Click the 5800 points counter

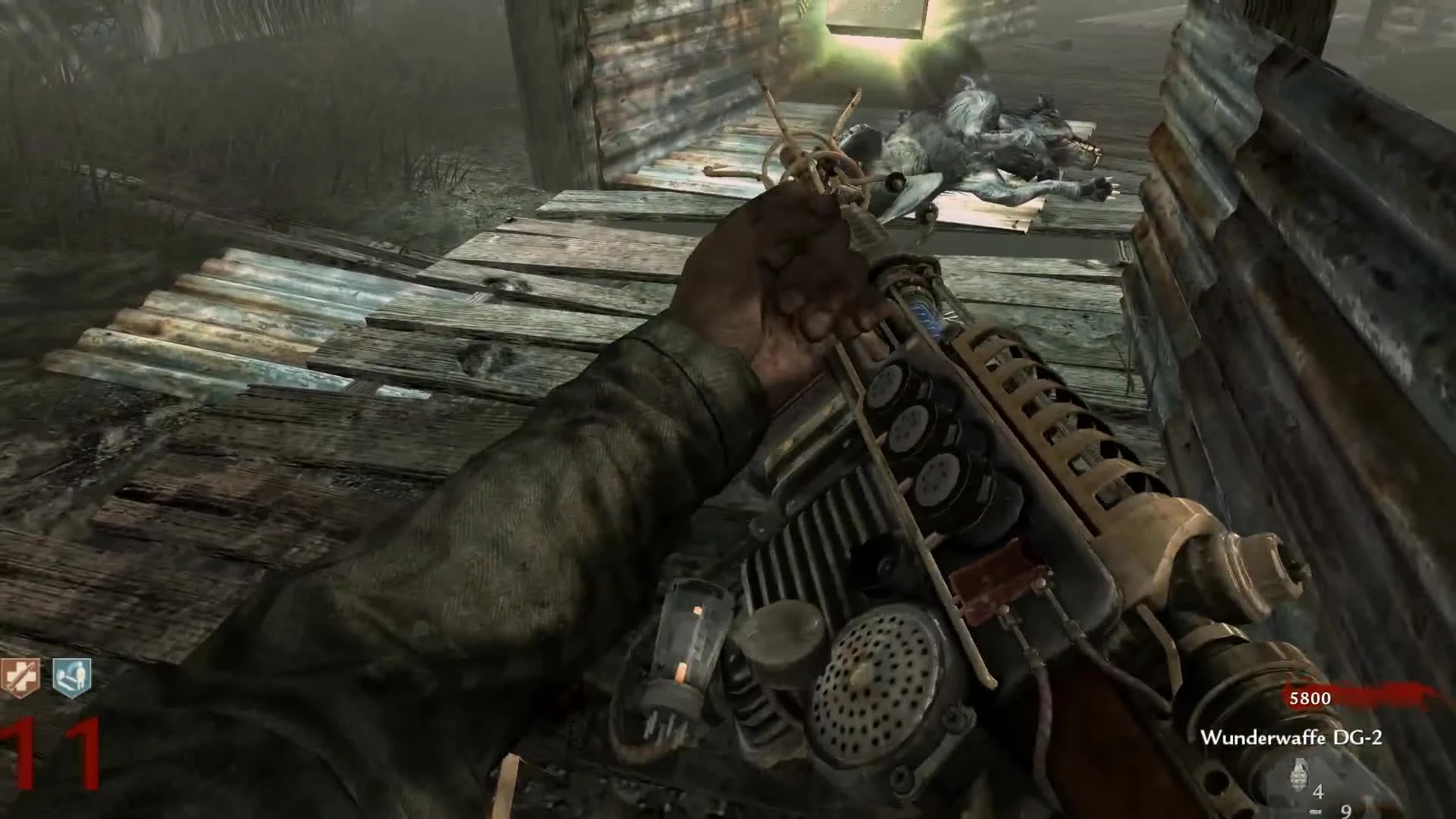tap(1312, 699)
